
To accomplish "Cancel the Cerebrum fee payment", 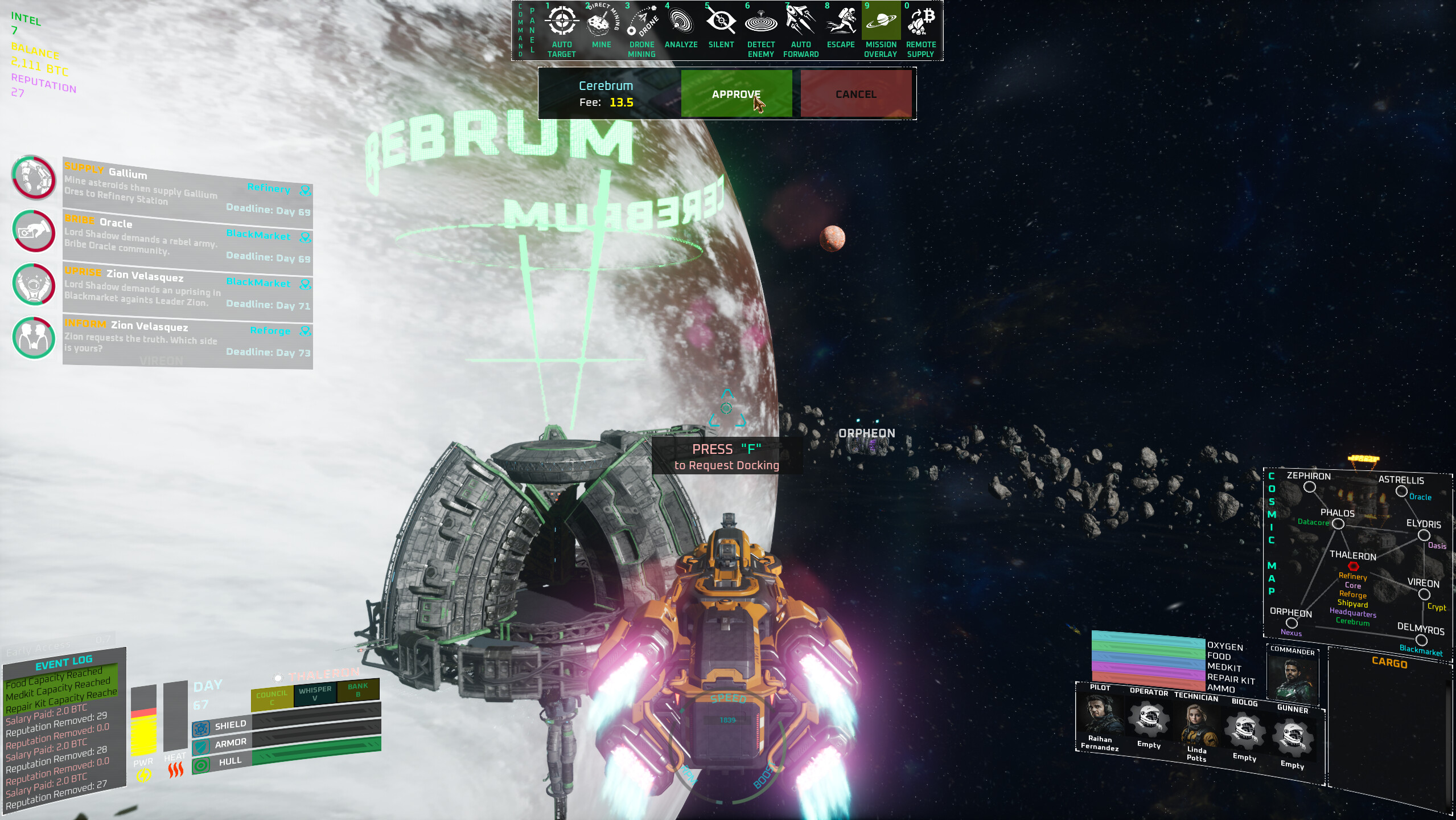I will [855, 94].
